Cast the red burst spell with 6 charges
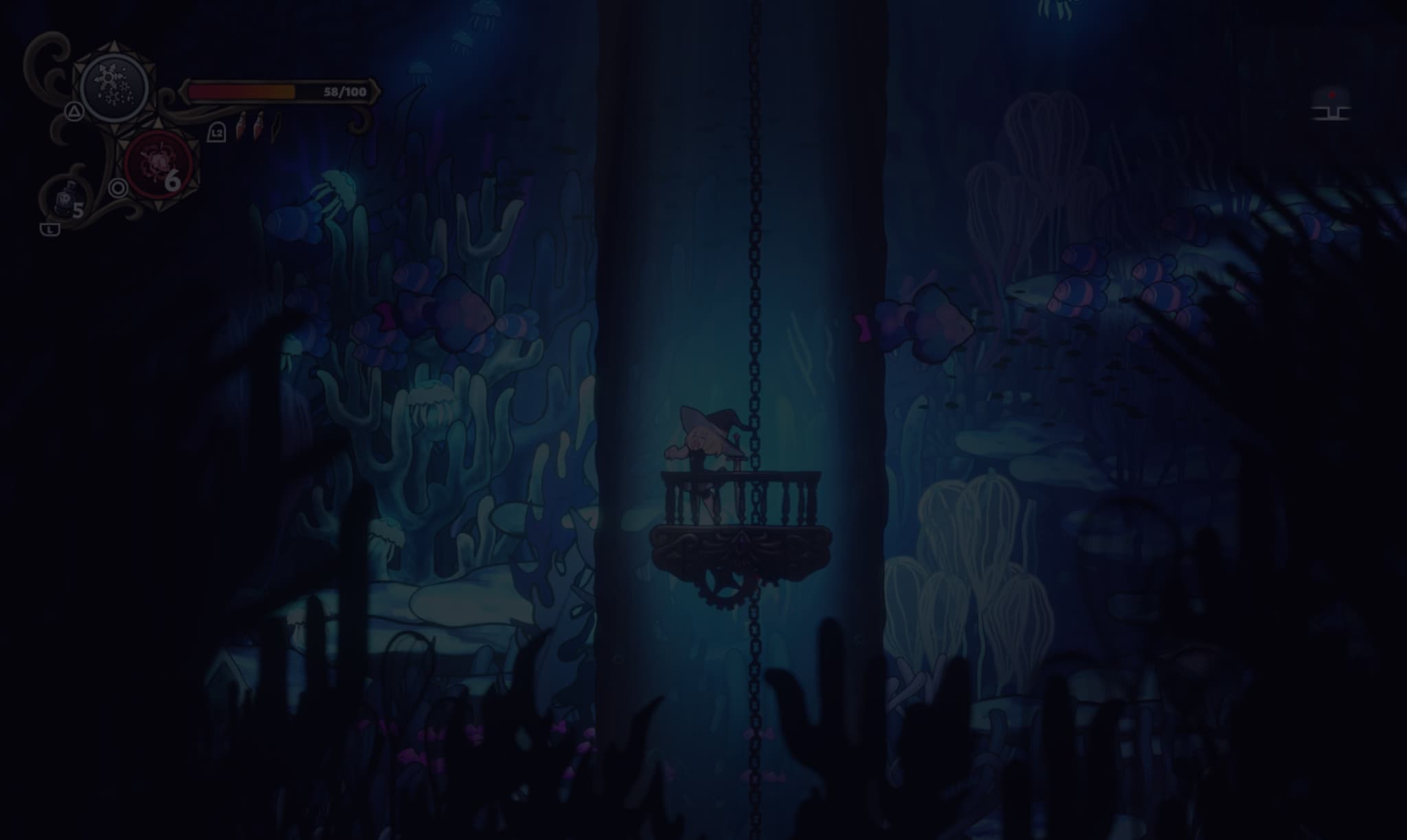Screen dimensions: 1407x840 coord(158,164)
